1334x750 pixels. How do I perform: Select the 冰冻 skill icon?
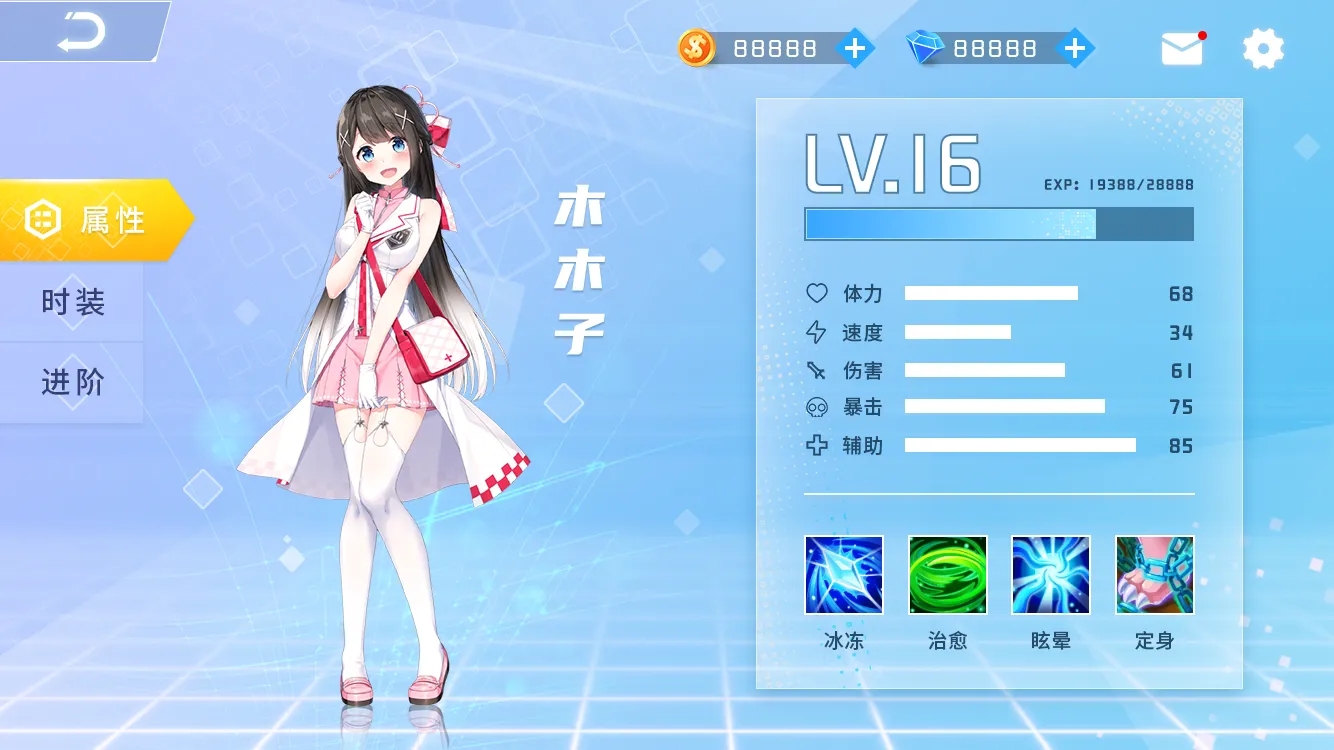coord(844,575)
